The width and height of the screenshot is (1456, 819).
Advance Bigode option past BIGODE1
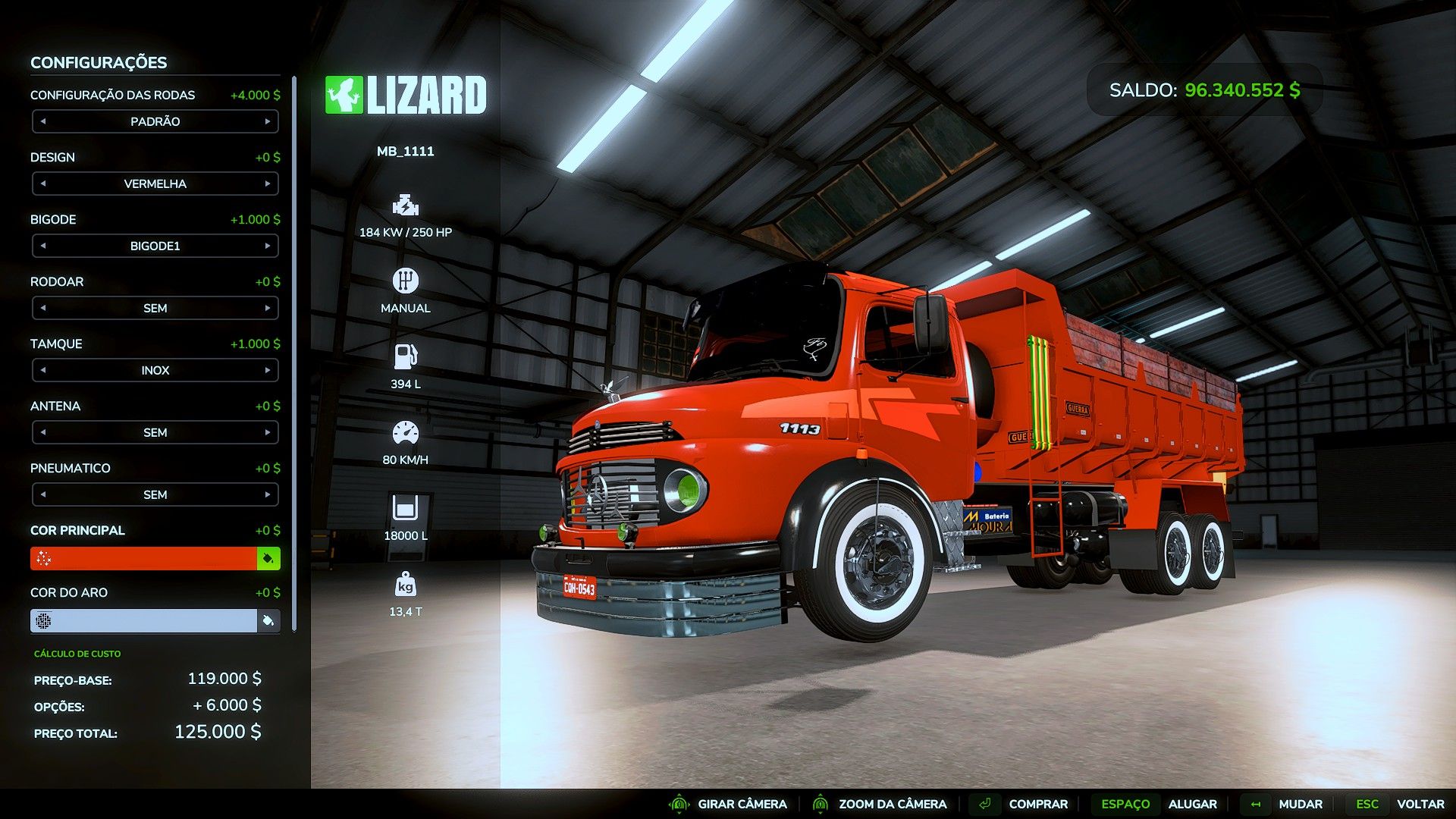point(268,246)
